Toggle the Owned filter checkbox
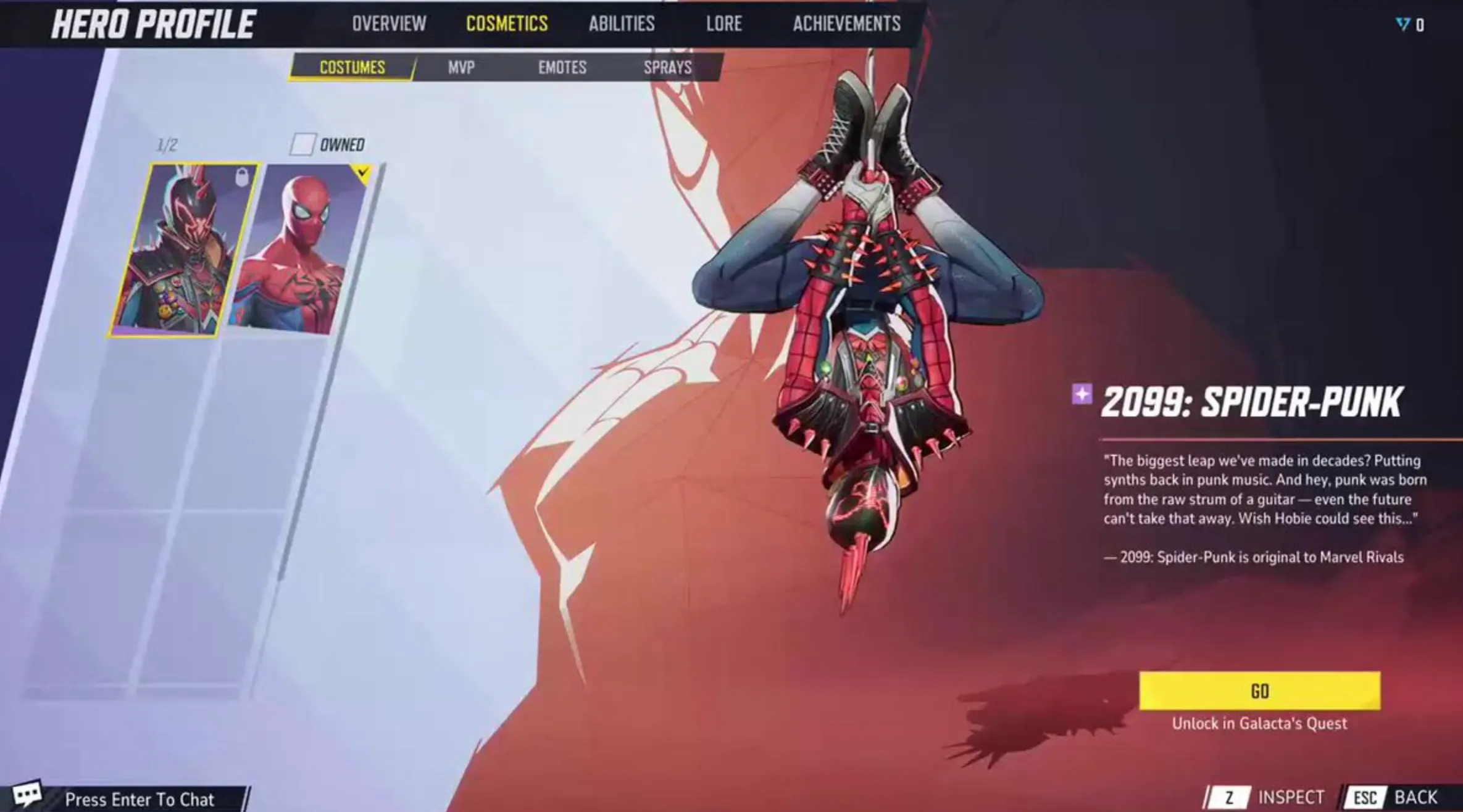The image size is (1463, 812). click(302, 144)
